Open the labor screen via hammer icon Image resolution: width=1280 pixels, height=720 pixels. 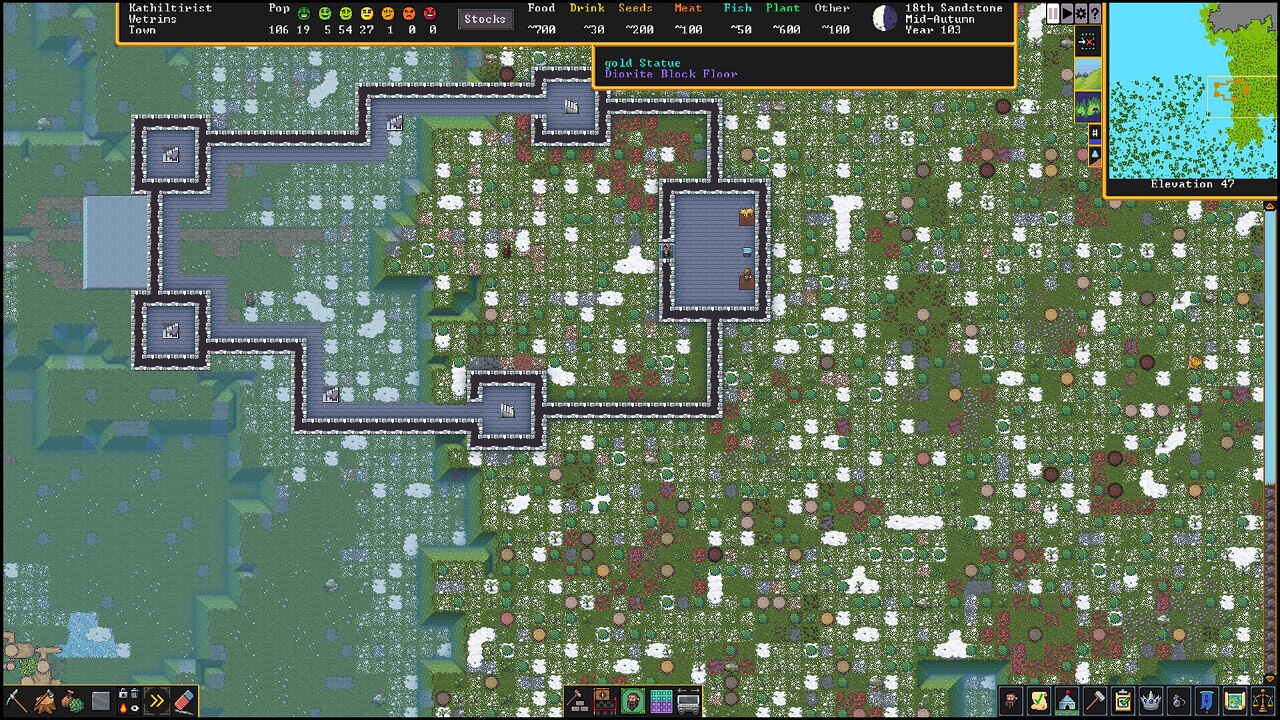pyautogui.click(x=1096, y=702)
